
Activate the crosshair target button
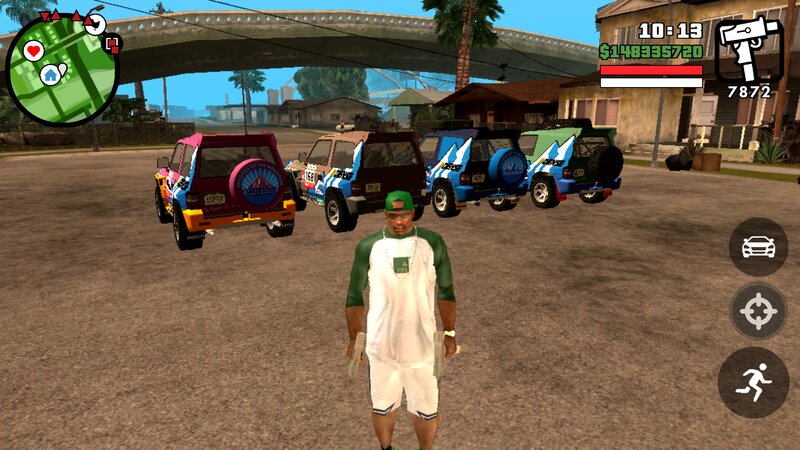point(758,314)
